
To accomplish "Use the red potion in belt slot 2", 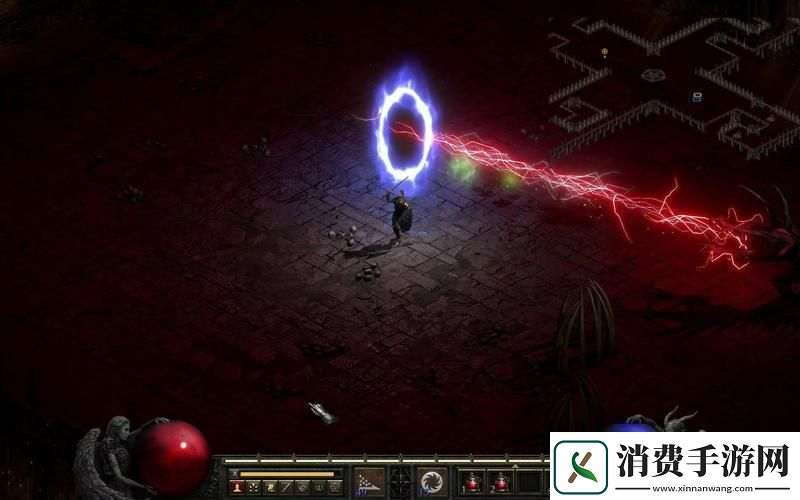I will pos(499,483).
